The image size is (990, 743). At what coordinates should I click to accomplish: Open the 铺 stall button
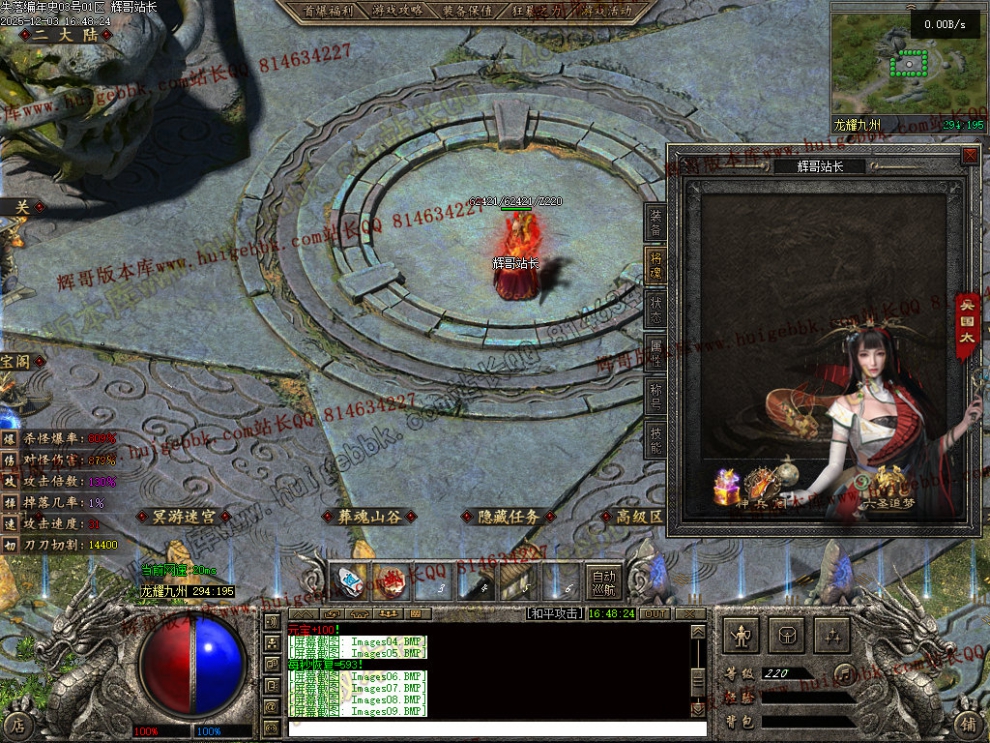click(x=967, y=724)
